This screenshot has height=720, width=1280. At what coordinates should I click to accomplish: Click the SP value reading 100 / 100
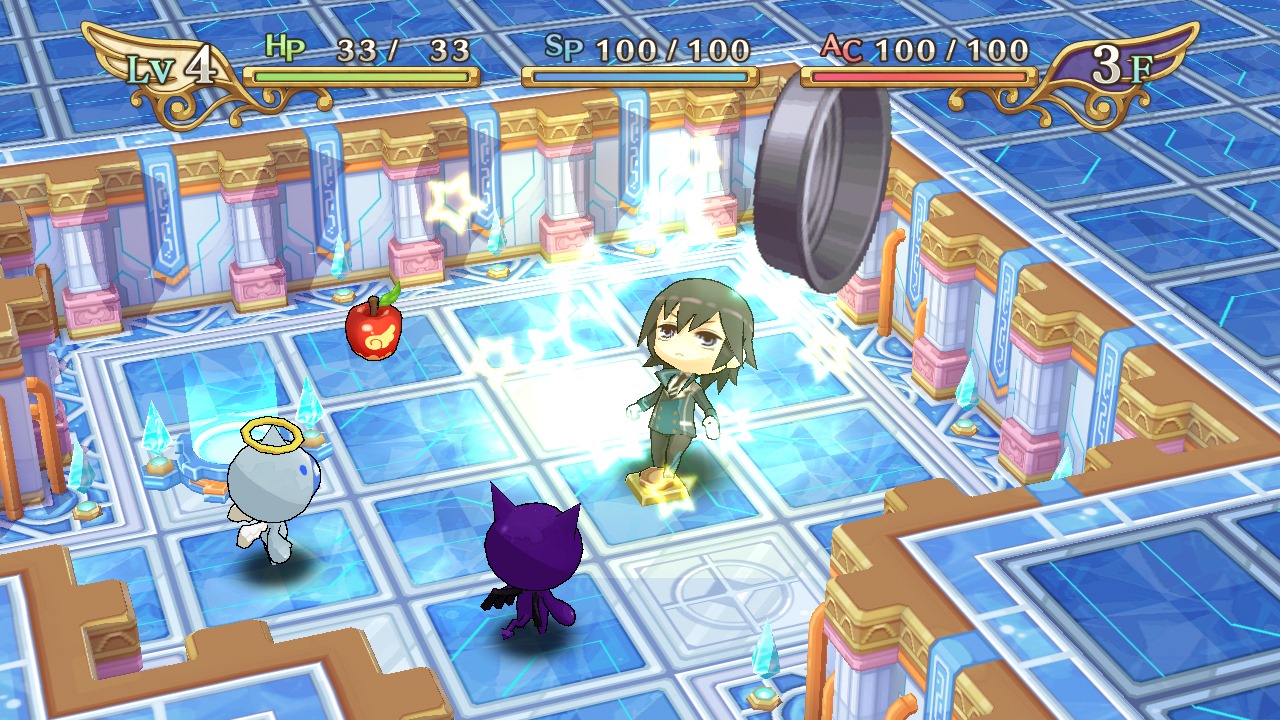pyautogui.click(x=672, y=46)
